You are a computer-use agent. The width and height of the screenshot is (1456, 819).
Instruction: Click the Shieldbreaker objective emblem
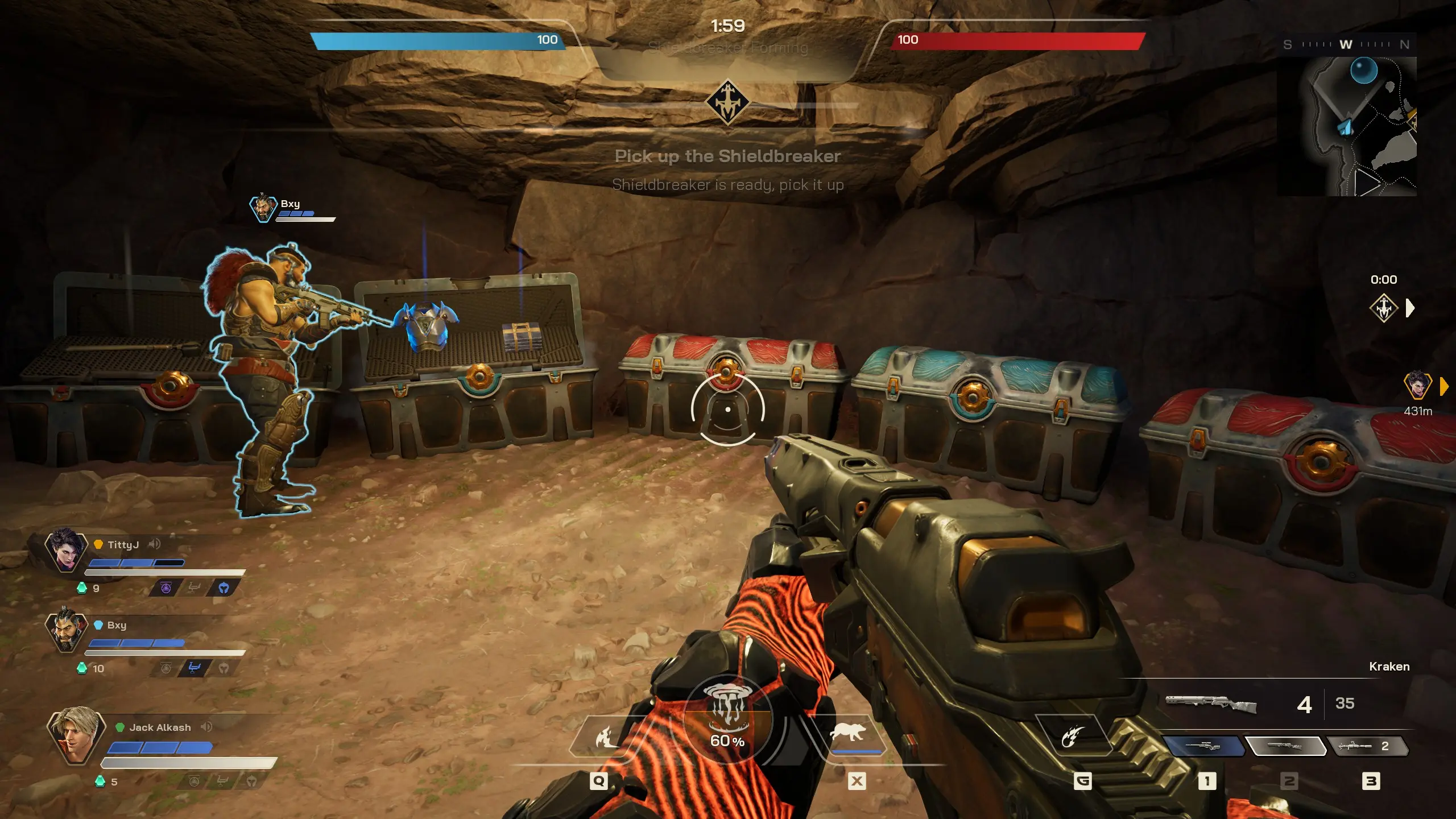pos(727,102)
